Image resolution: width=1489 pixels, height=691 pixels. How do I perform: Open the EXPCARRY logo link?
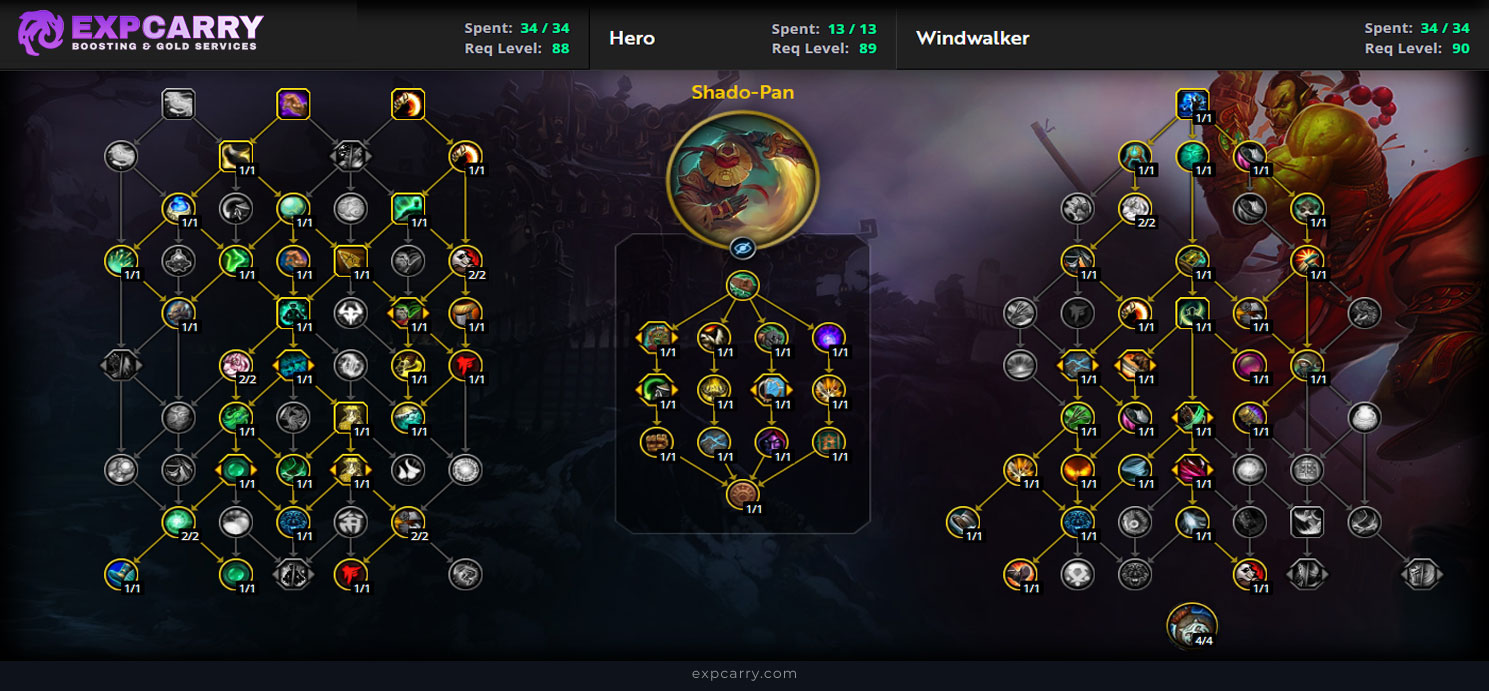[x=140, y=33]
